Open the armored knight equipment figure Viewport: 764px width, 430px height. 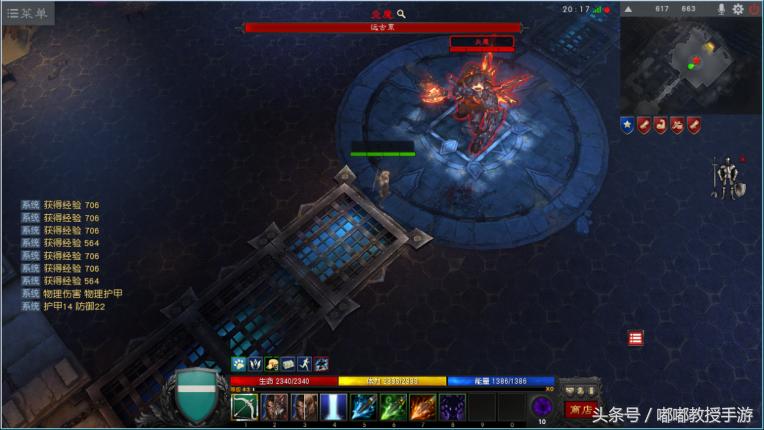pos(725,178)
